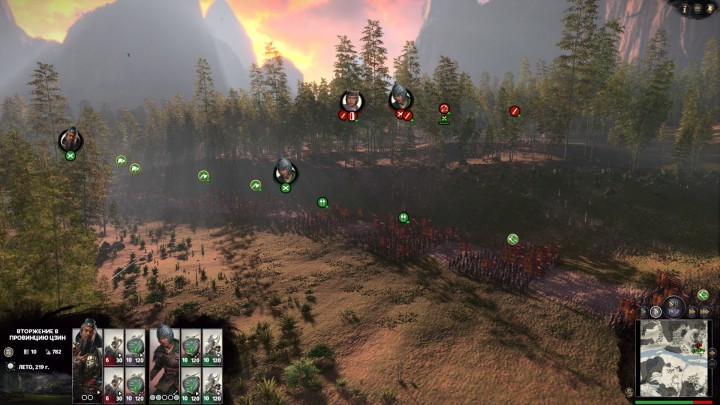Select the allied general marker at the forest's left edge
This screenshot has height=405, width=720.
click(70, 140)
